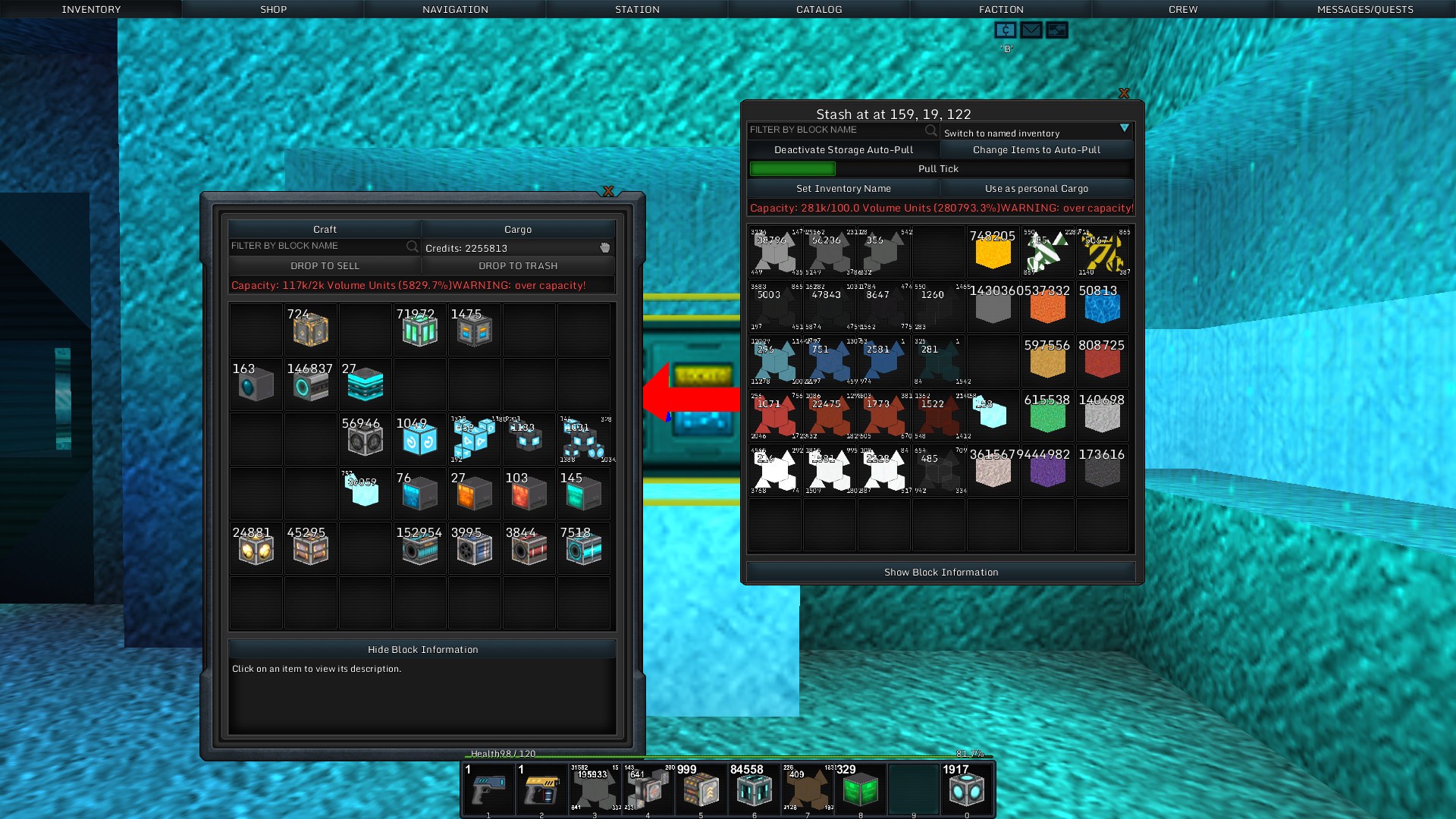Click Deactivate Storage Auto-Pull
Viewport: 1456px width, 819px height.
[843, 150]
